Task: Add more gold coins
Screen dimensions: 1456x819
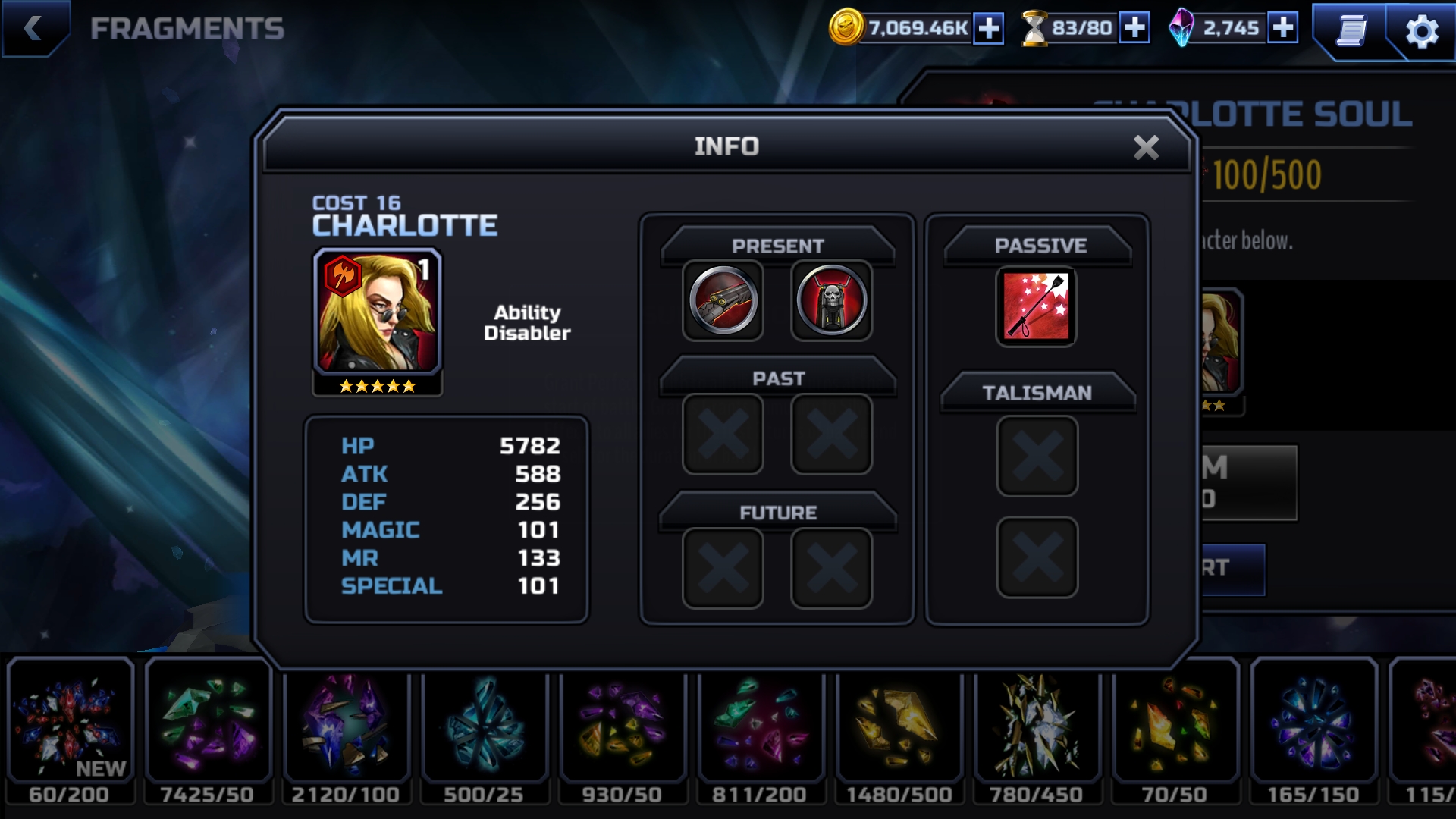Action: tap(988, 29)
